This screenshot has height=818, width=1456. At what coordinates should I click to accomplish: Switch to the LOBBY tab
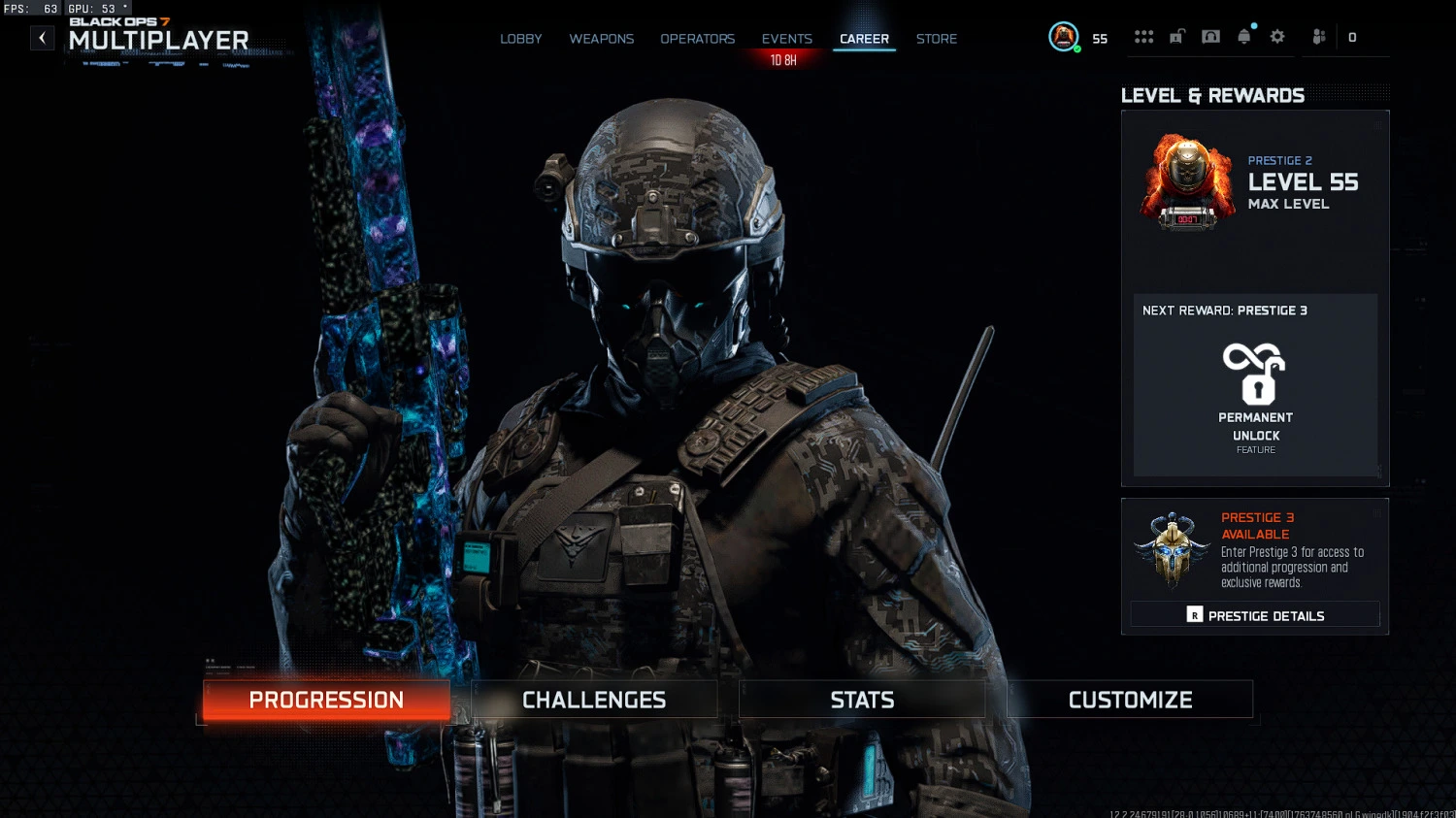coord(521,39)
